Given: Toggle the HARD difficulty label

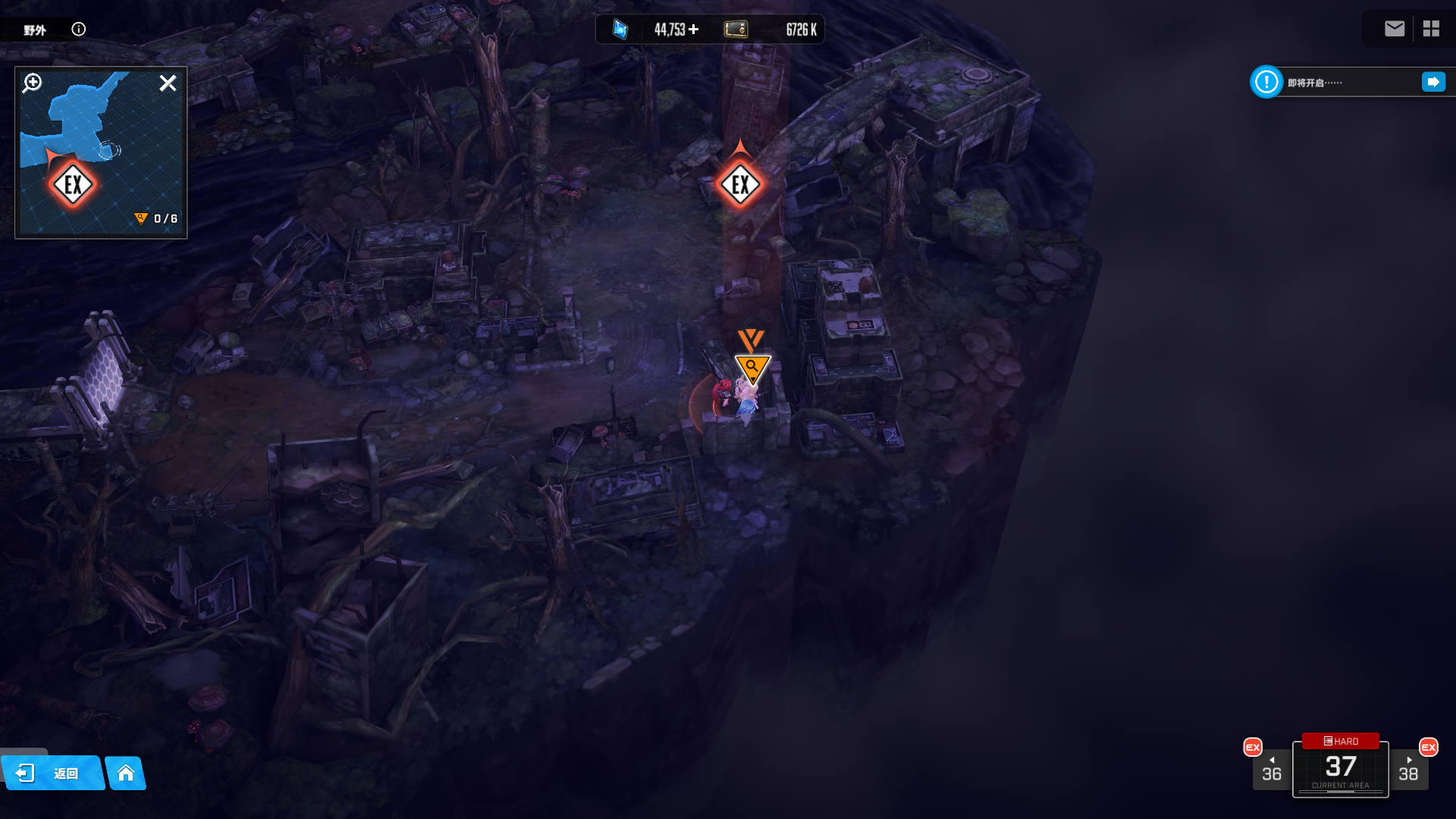Looking at the screenshot, I should coord(1341,741).
